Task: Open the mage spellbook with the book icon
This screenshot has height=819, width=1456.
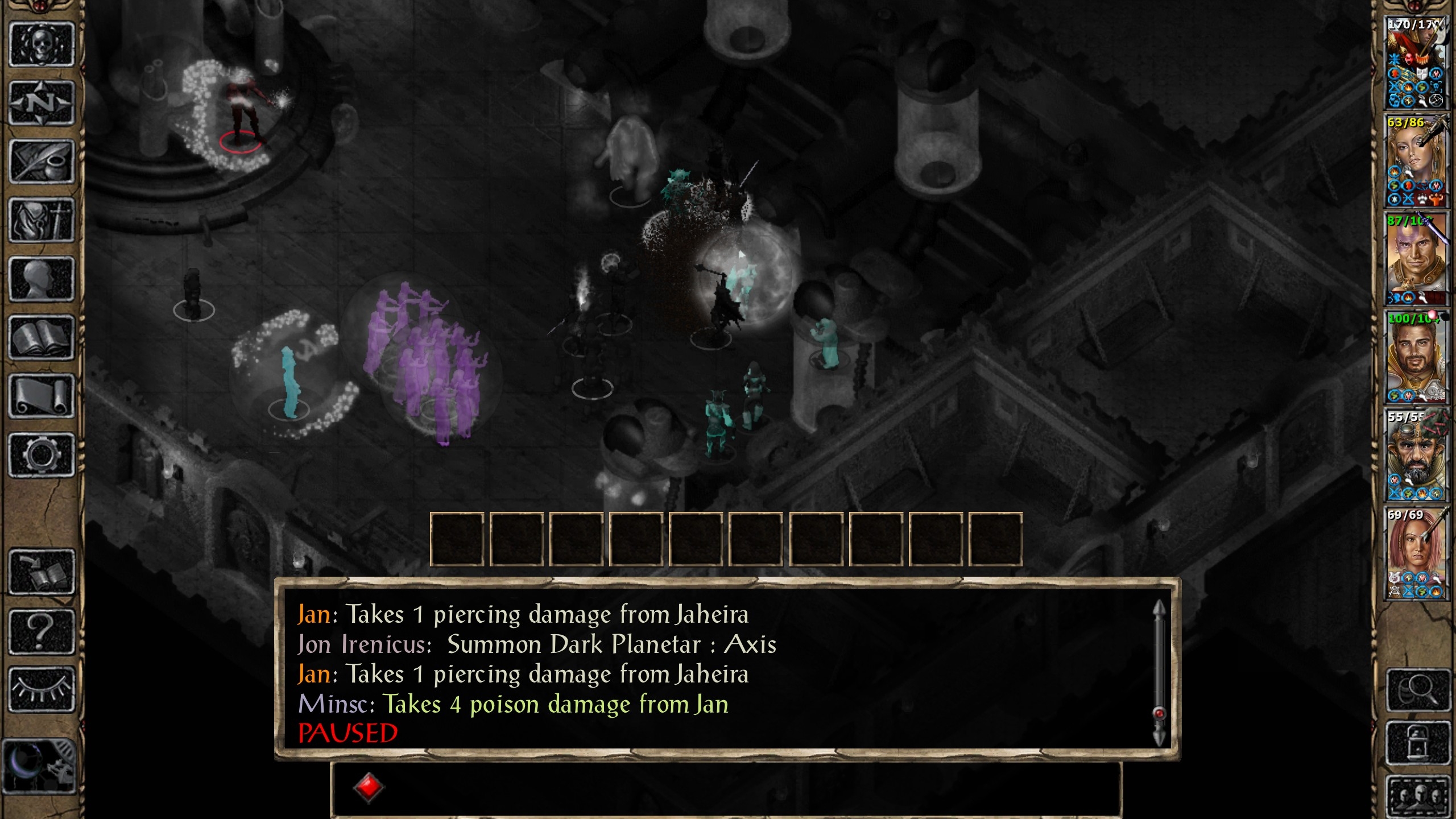Action: (x=42, y=338)
